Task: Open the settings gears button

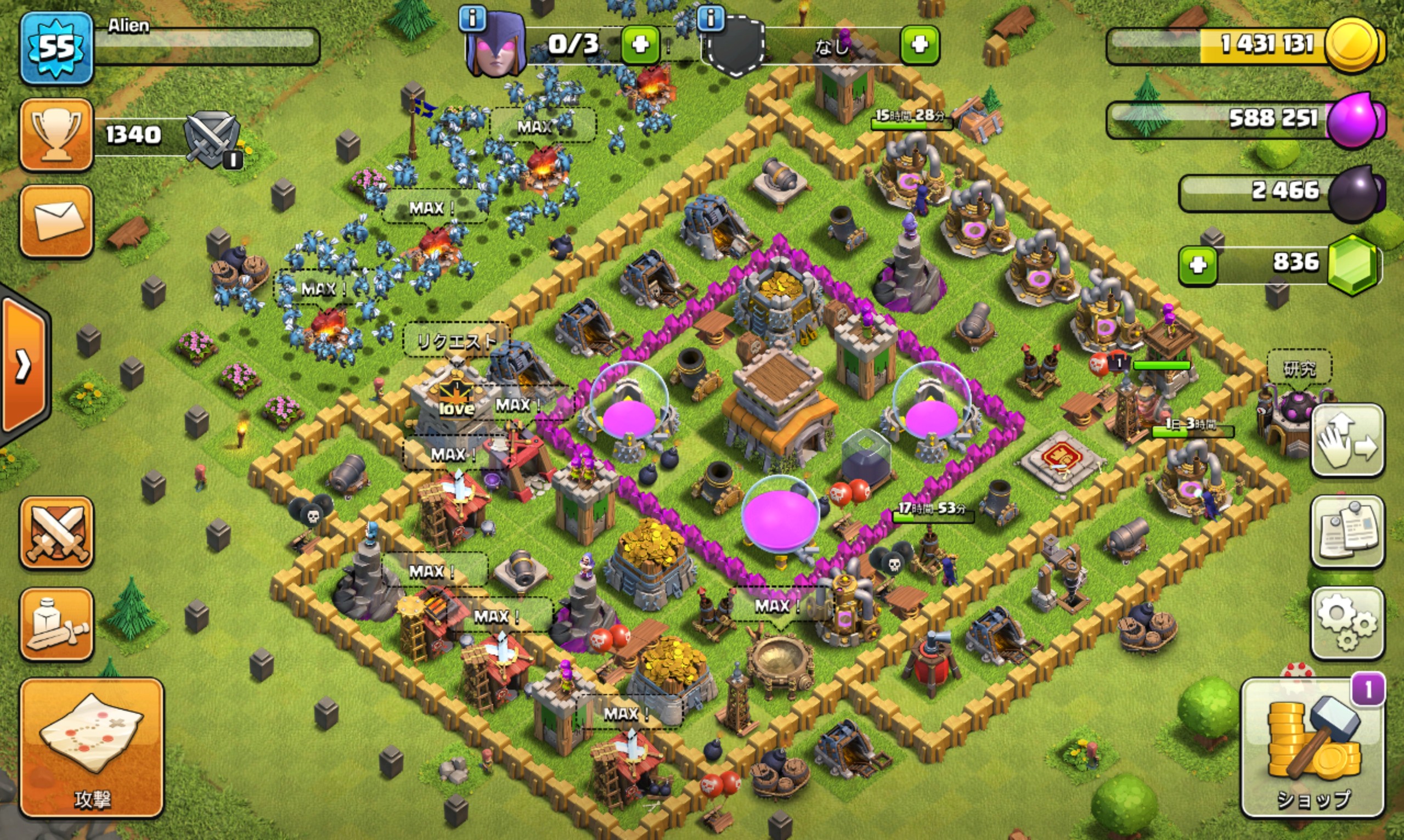Action: (x=1347, y=623)
